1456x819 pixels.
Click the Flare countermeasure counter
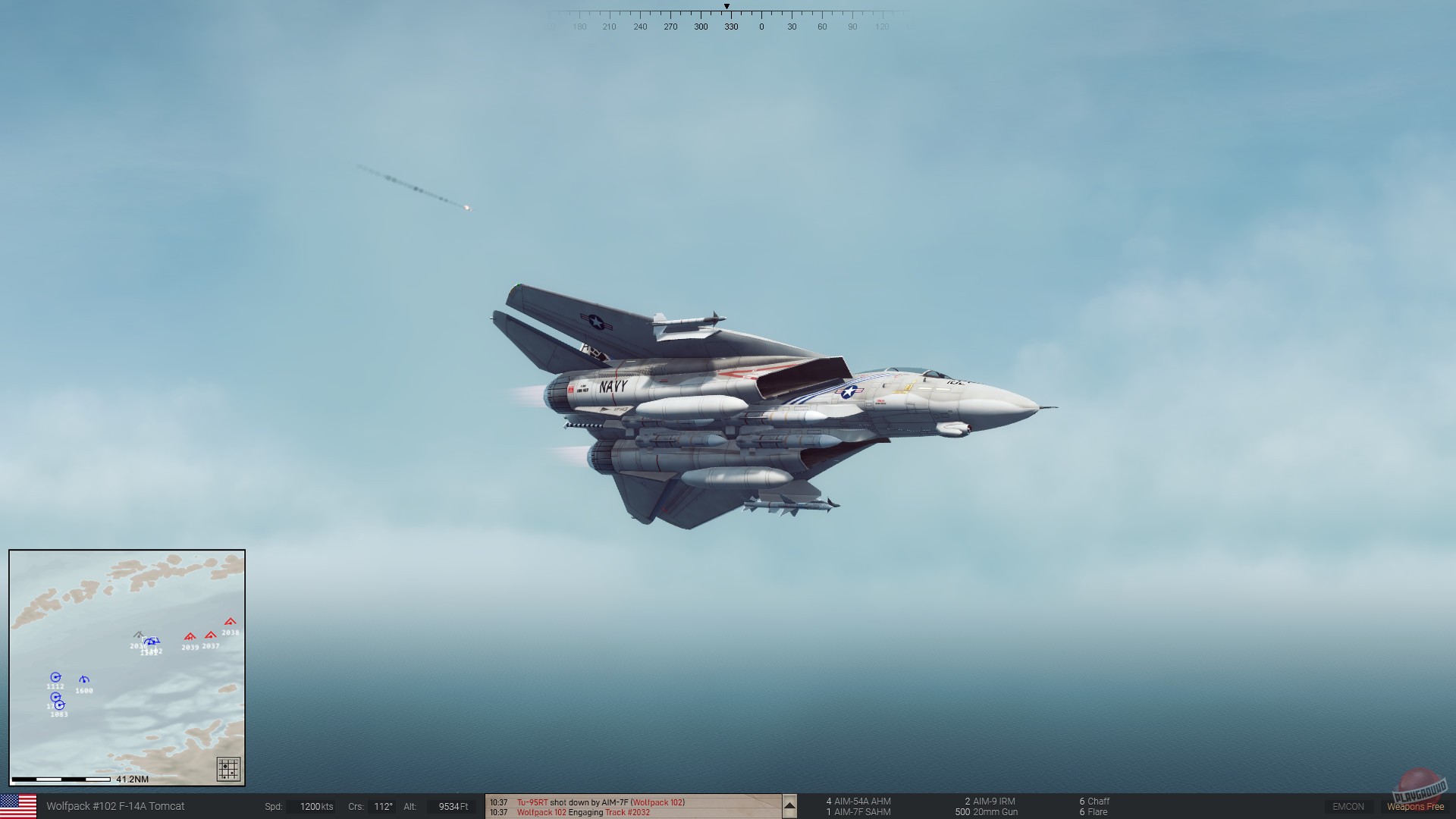(1093, 811)
